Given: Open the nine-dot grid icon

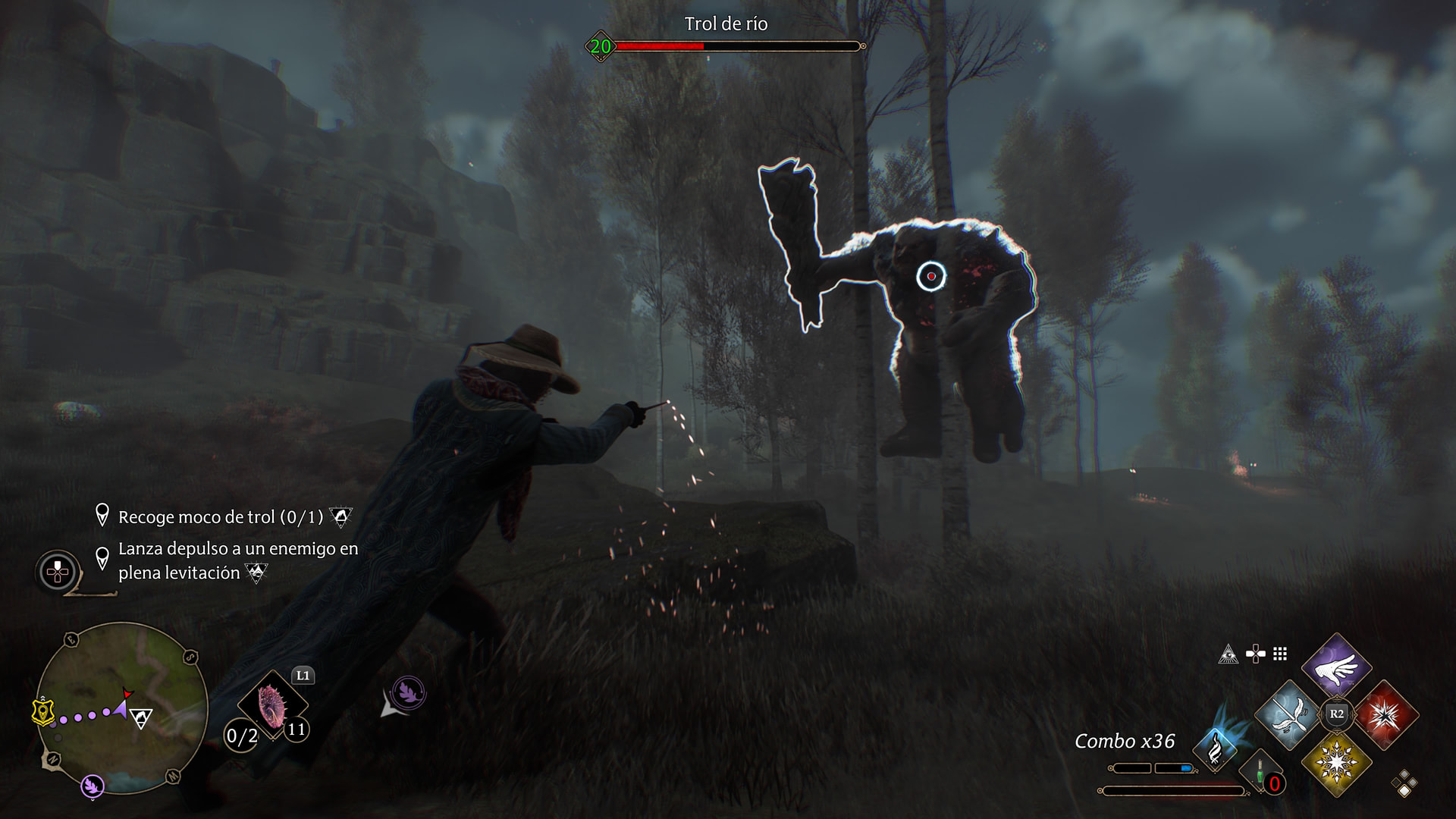Looking at the screenshot, I should coord(1280,654).
